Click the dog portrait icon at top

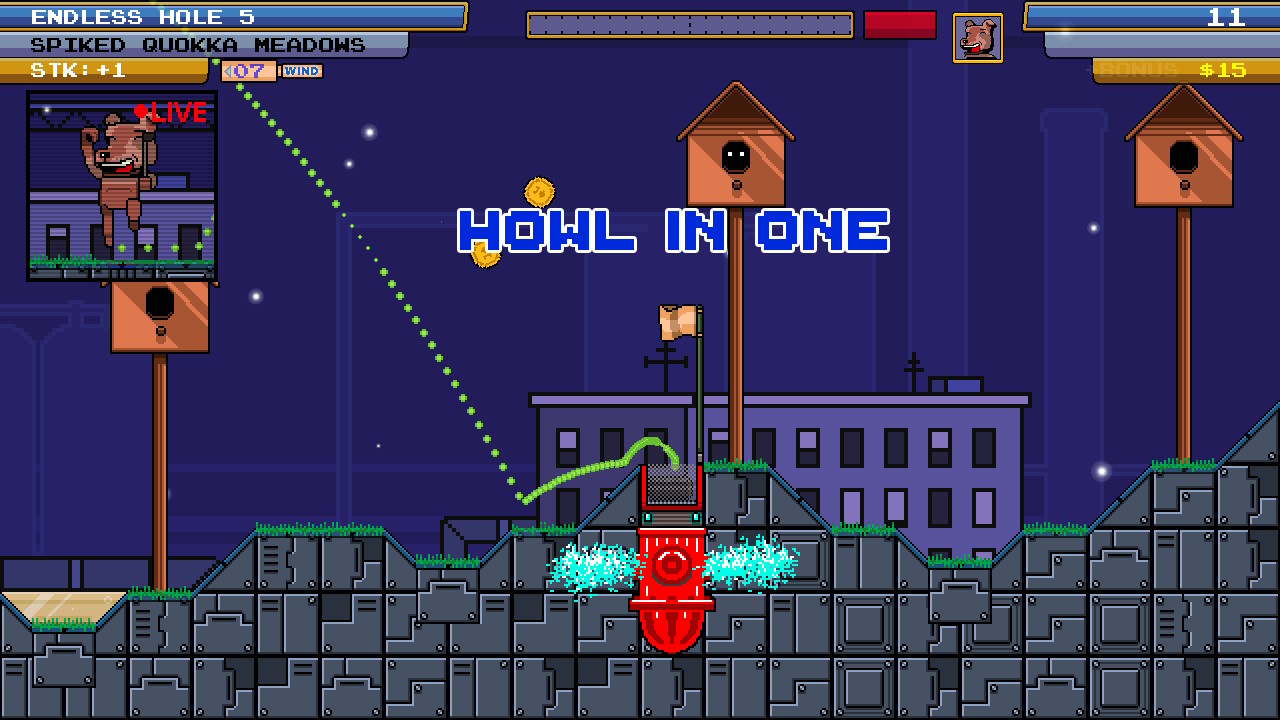tap(978, 36)
